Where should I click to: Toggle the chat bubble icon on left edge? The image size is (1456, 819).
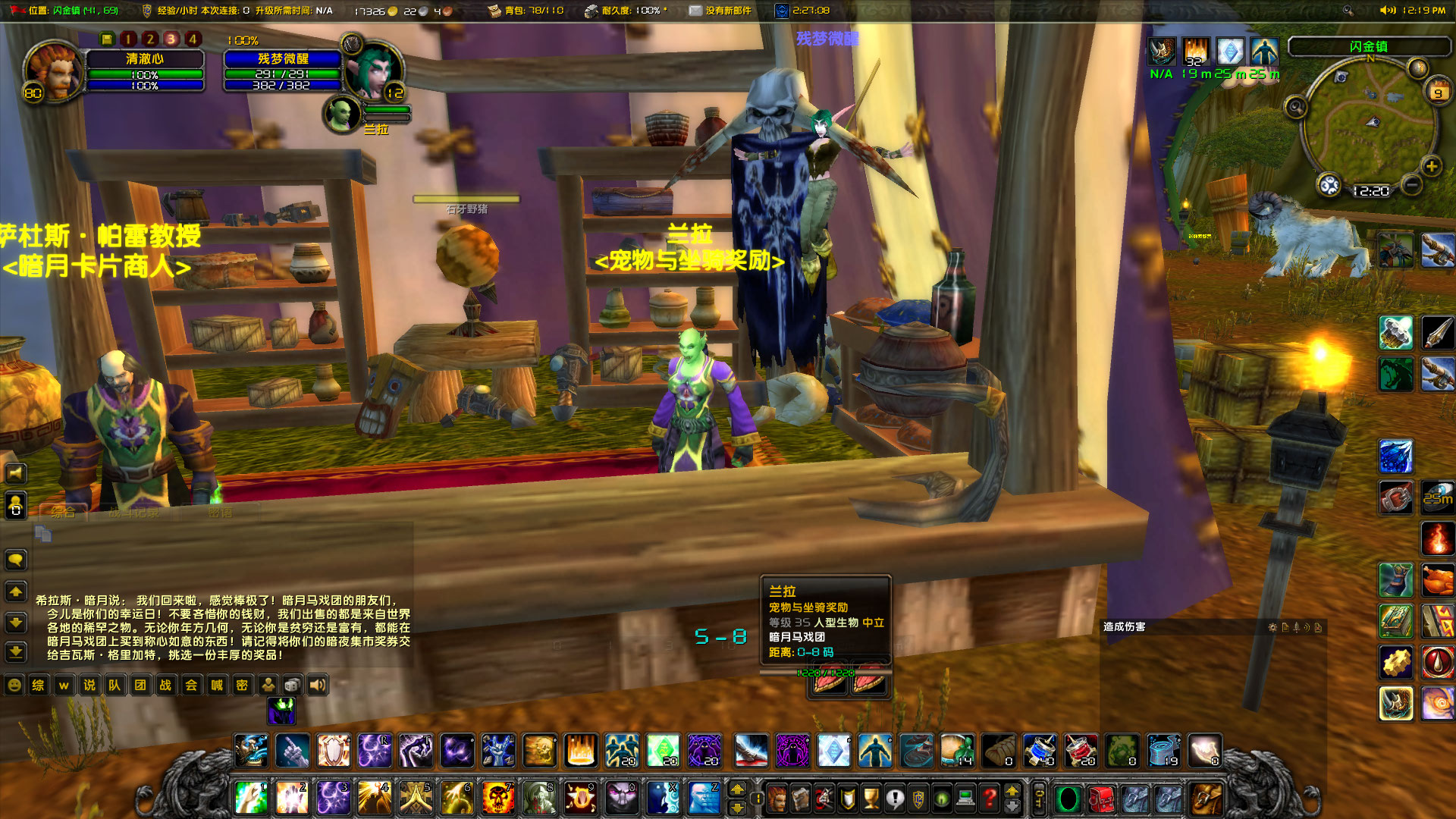pyautogui.click(x=15, y=560)
